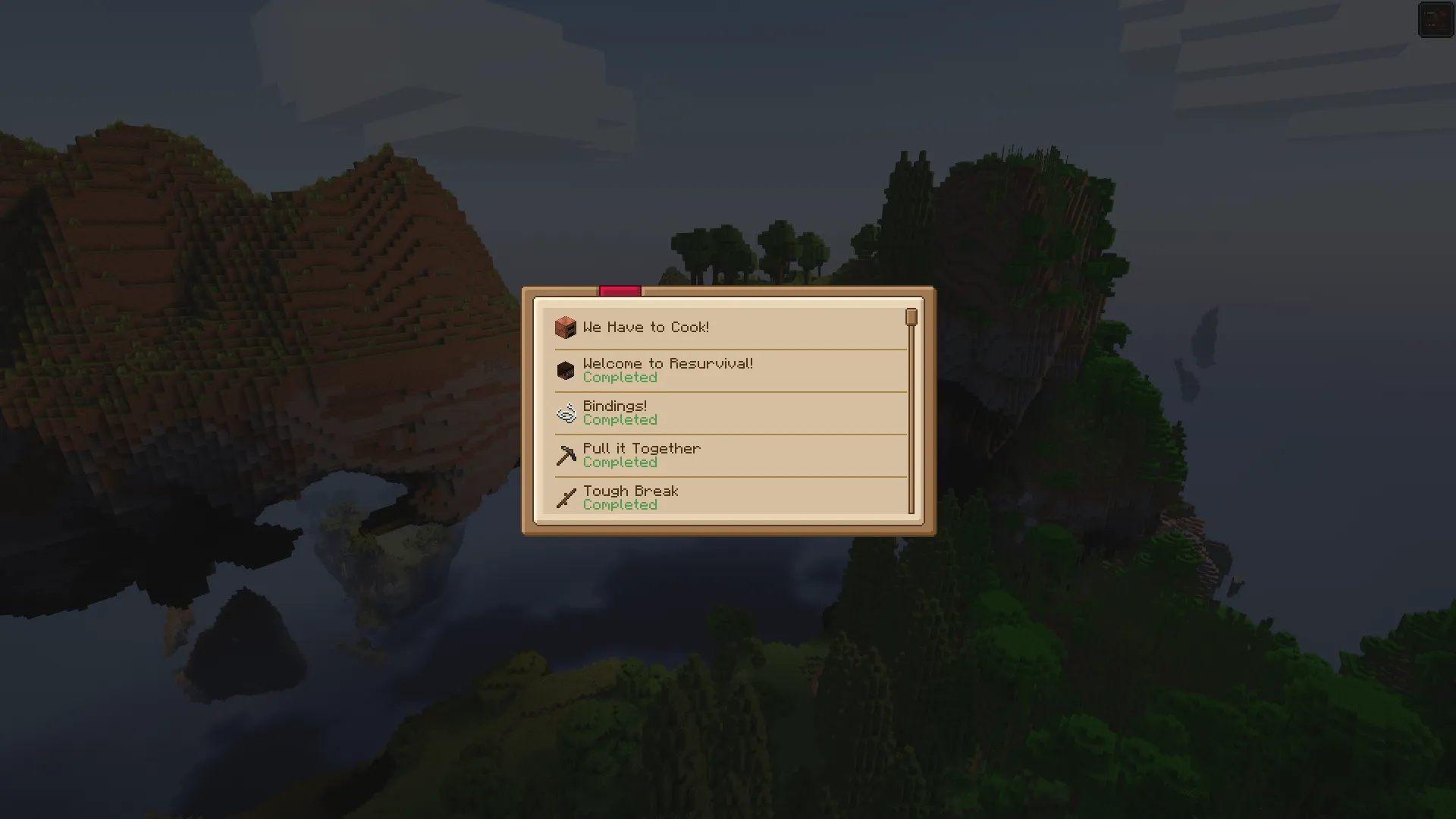Click the furnace quest entry icon to view details

[564, 327]
